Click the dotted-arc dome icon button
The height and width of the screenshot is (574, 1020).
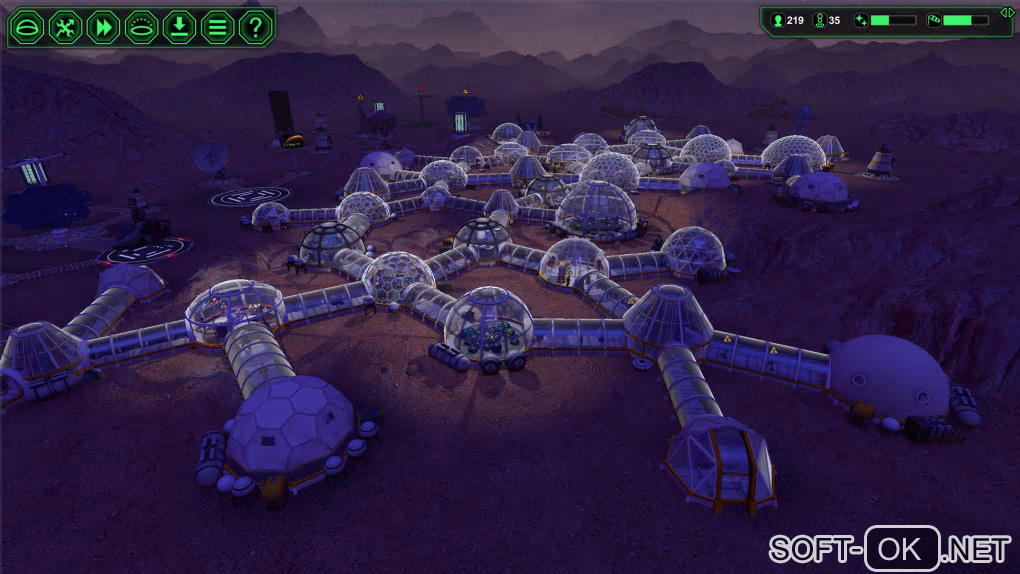tap(141, 26)
